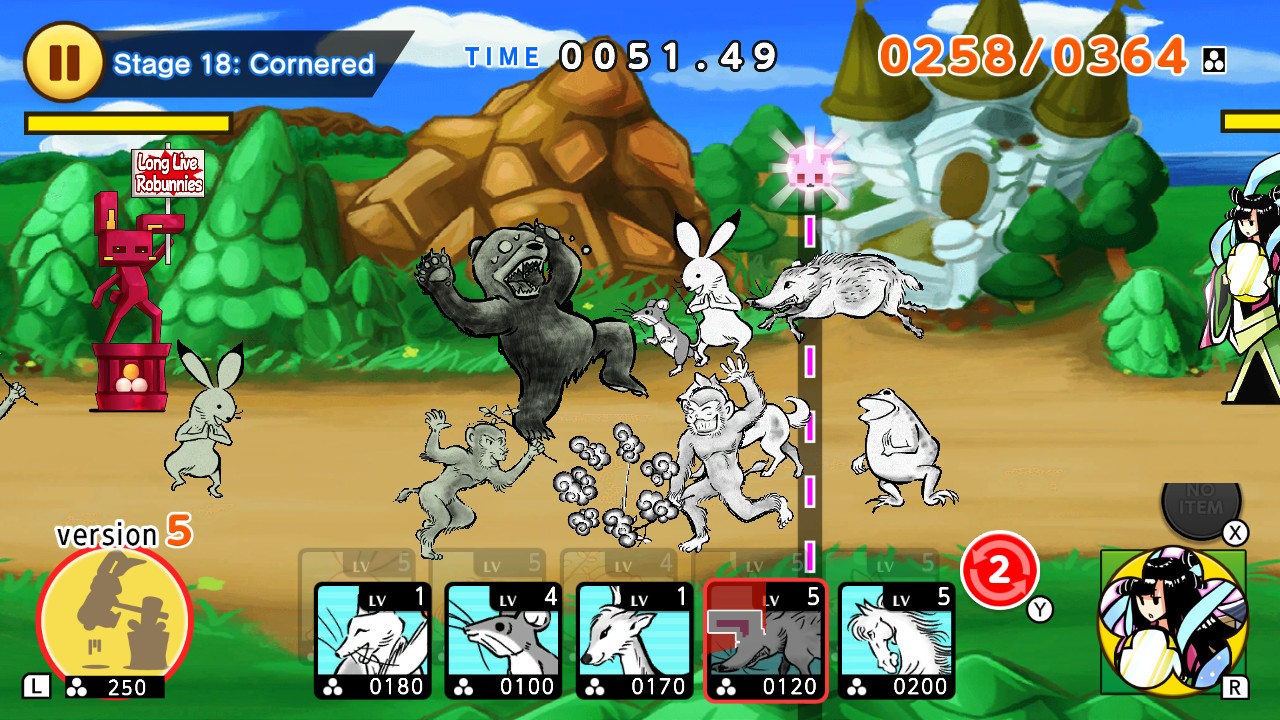Screen dimensions: 1280x720
Task: Summon the Level 4 rat unit costing 0100
Action: (502, 640)
